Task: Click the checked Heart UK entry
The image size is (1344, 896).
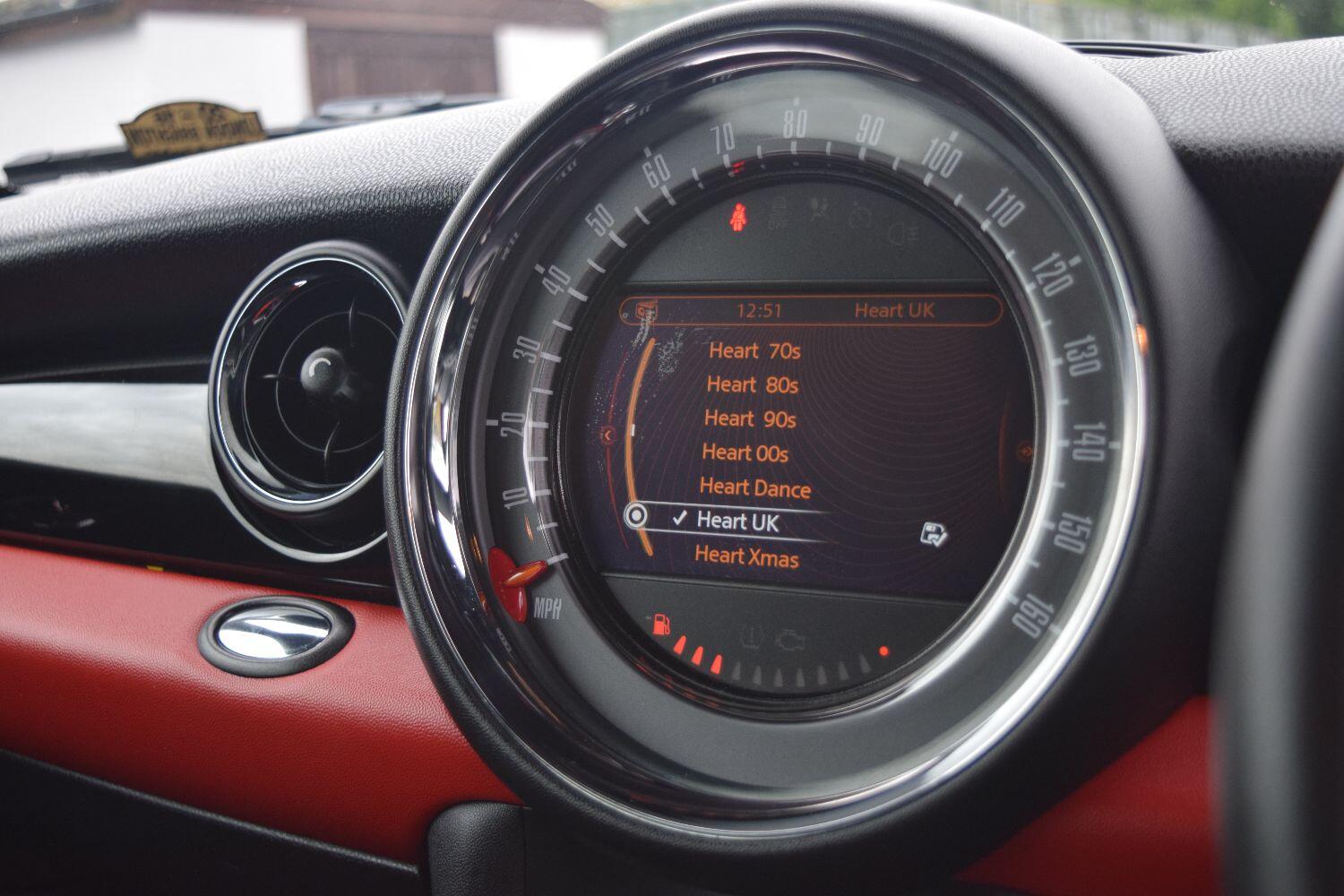Action: click(737, 521)
